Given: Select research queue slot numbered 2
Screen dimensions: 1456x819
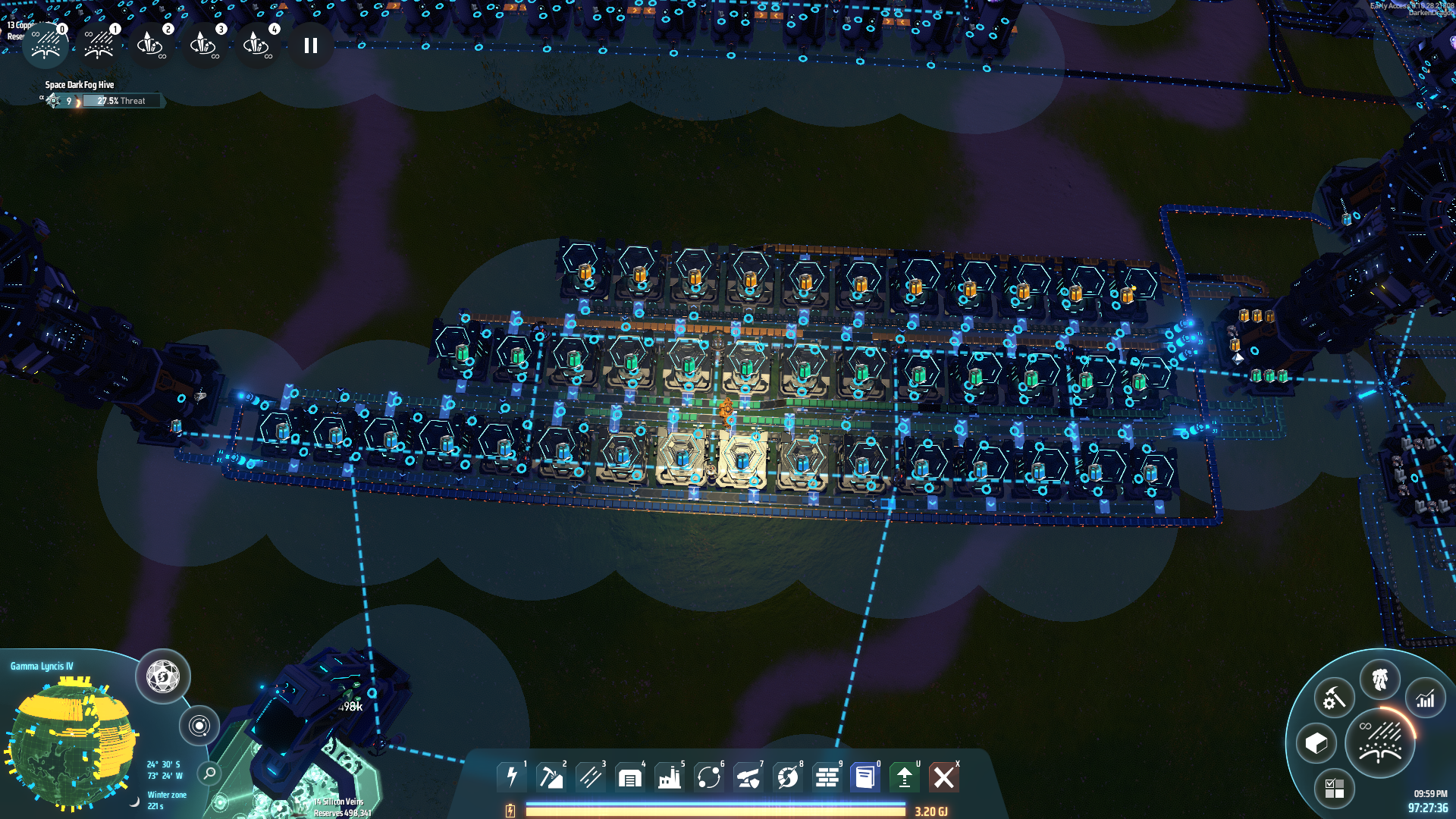Looking at the screenshot, I should tap(151, 45).
